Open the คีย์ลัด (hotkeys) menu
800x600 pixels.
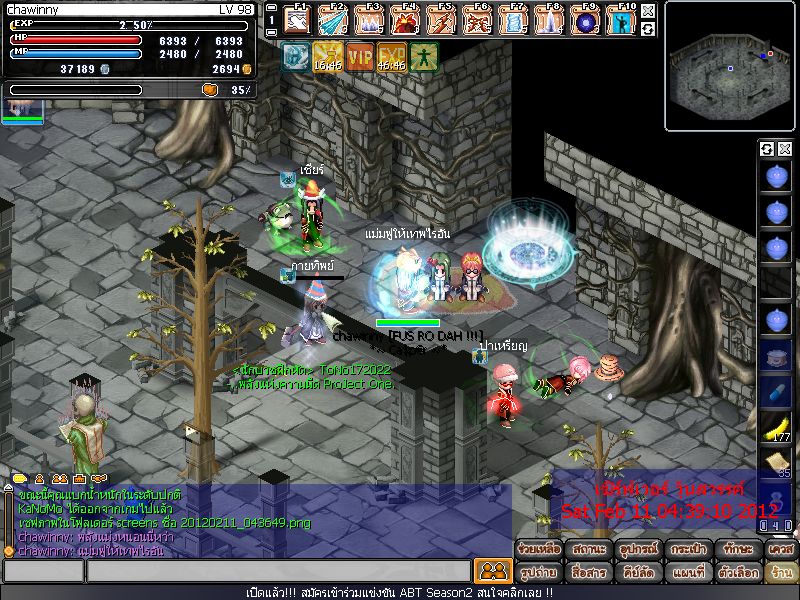pyautogui.click(x=637, y=572)
